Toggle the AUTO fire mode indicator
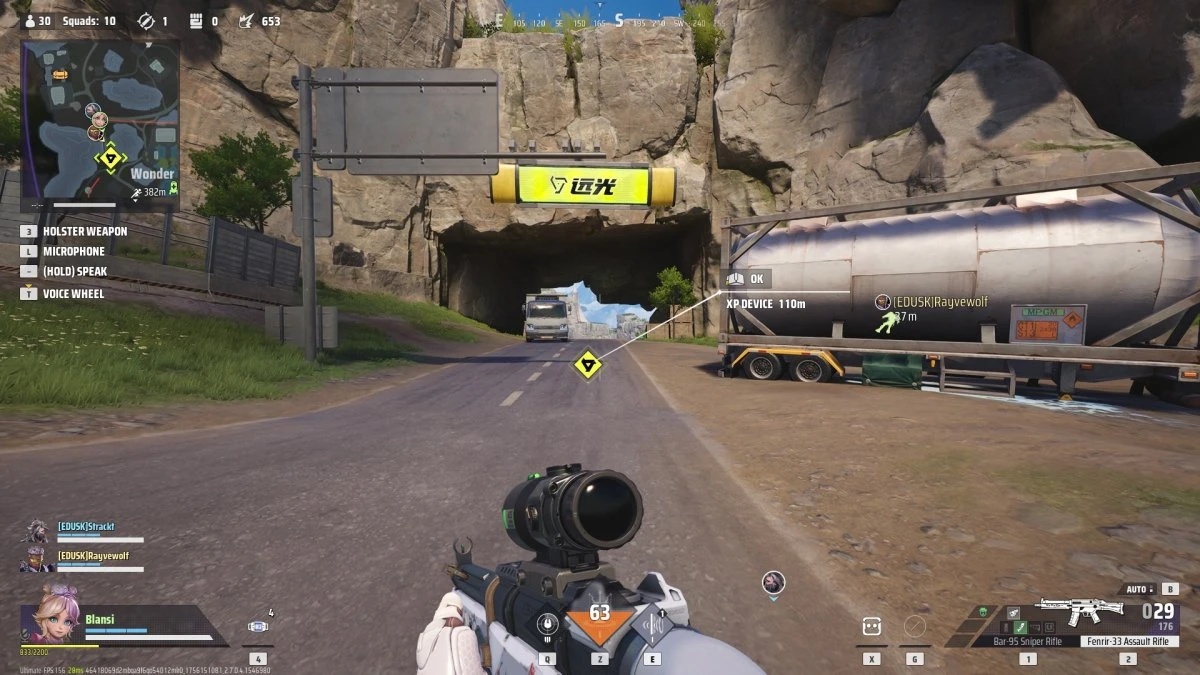Screen dimensions: 1200x675 (x=1138, y=589)
